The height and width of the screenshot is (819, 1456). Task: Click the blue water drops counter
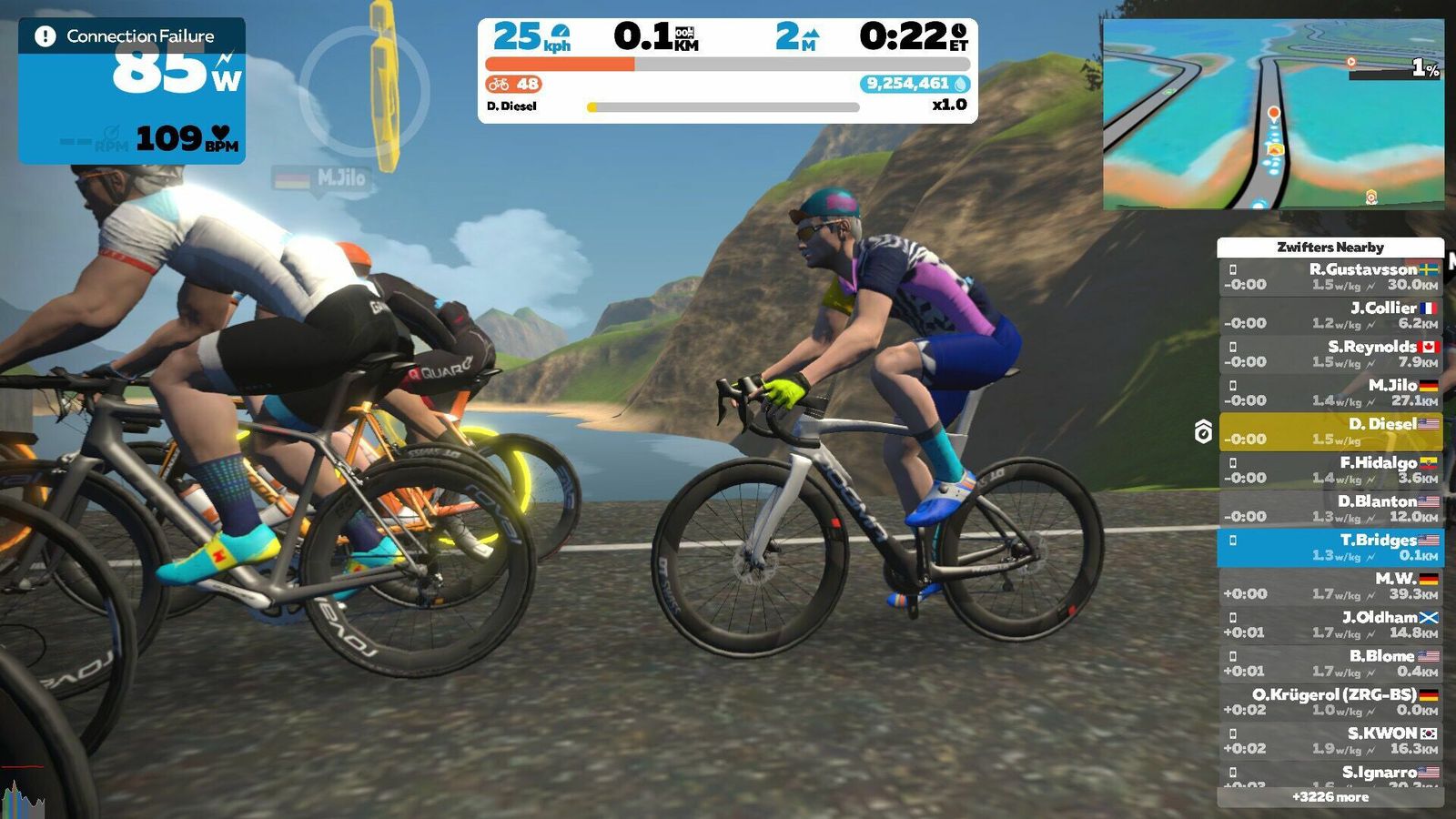tap(915, 84)
